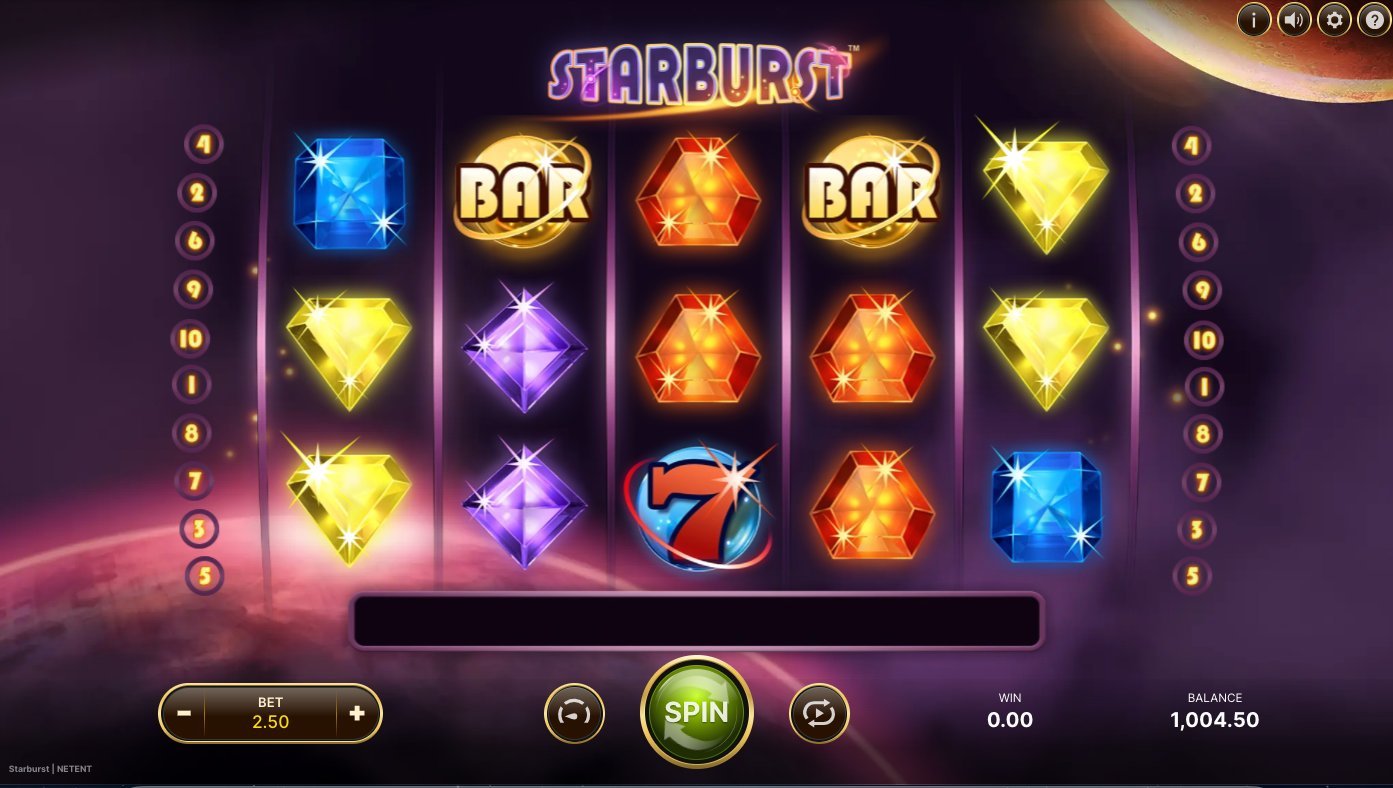Enable the quick spin option
Screen dimensions: 1393x788
[x=574, y=713]
